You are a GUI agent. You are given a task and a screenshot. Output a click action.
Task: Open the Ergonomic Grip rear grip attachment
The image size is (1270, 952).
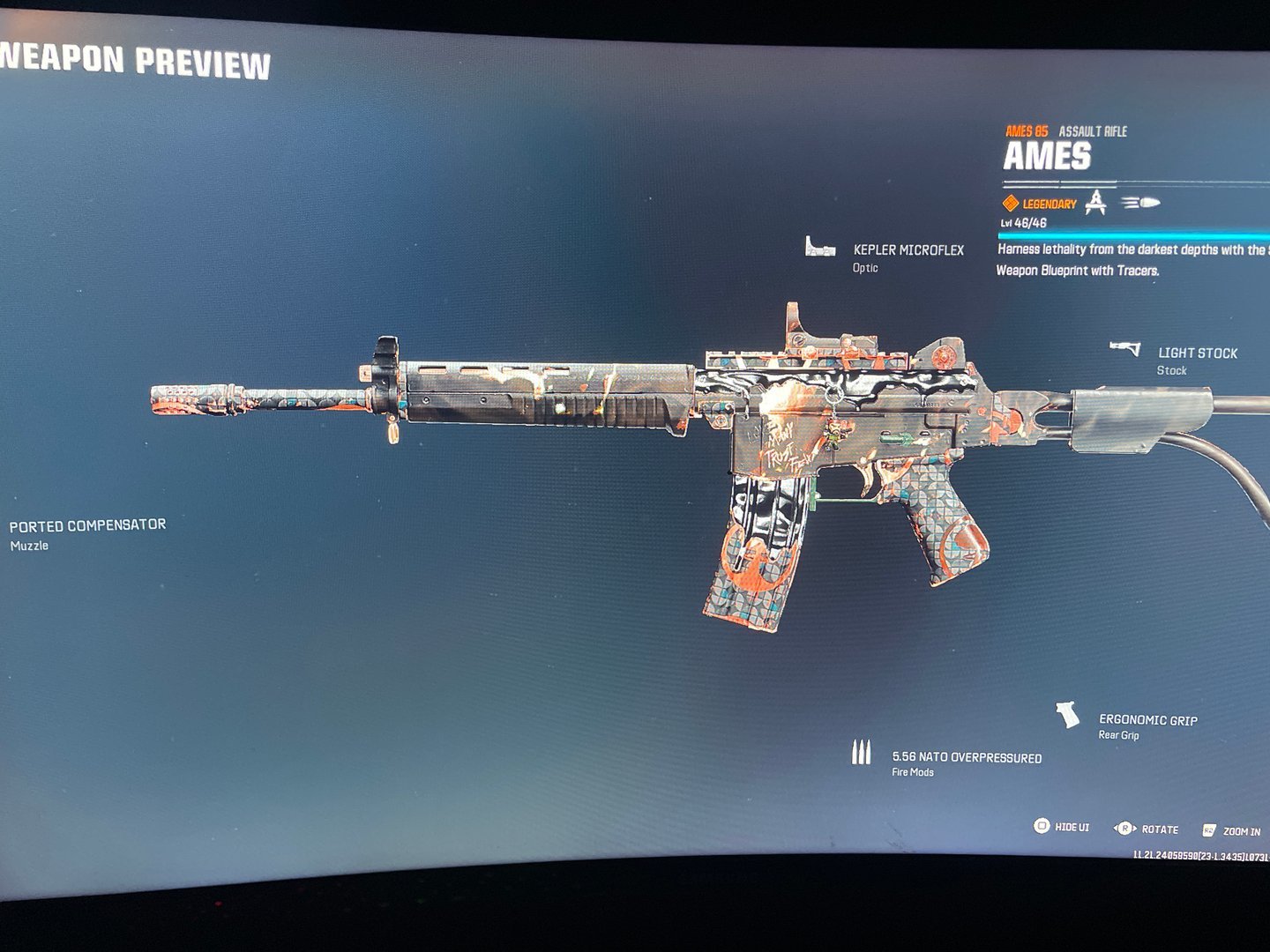pos(1147,720)
